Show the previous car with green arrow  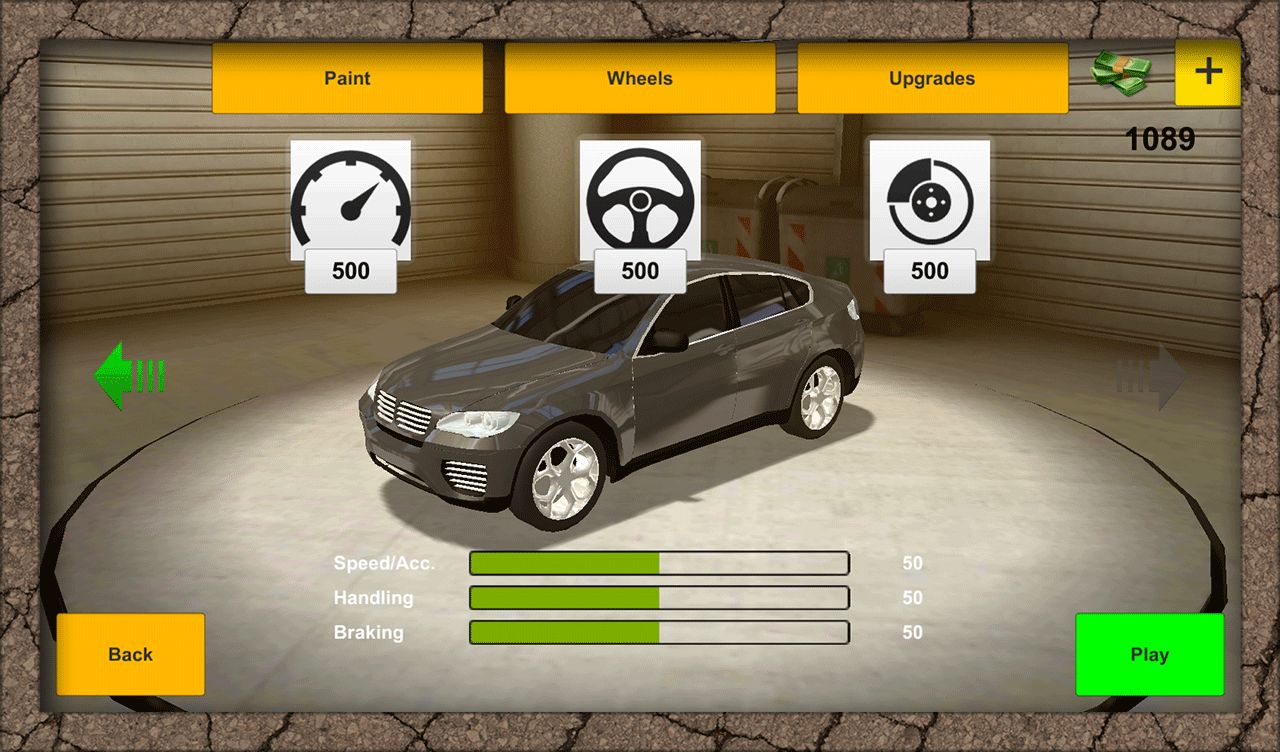point(128,376)
